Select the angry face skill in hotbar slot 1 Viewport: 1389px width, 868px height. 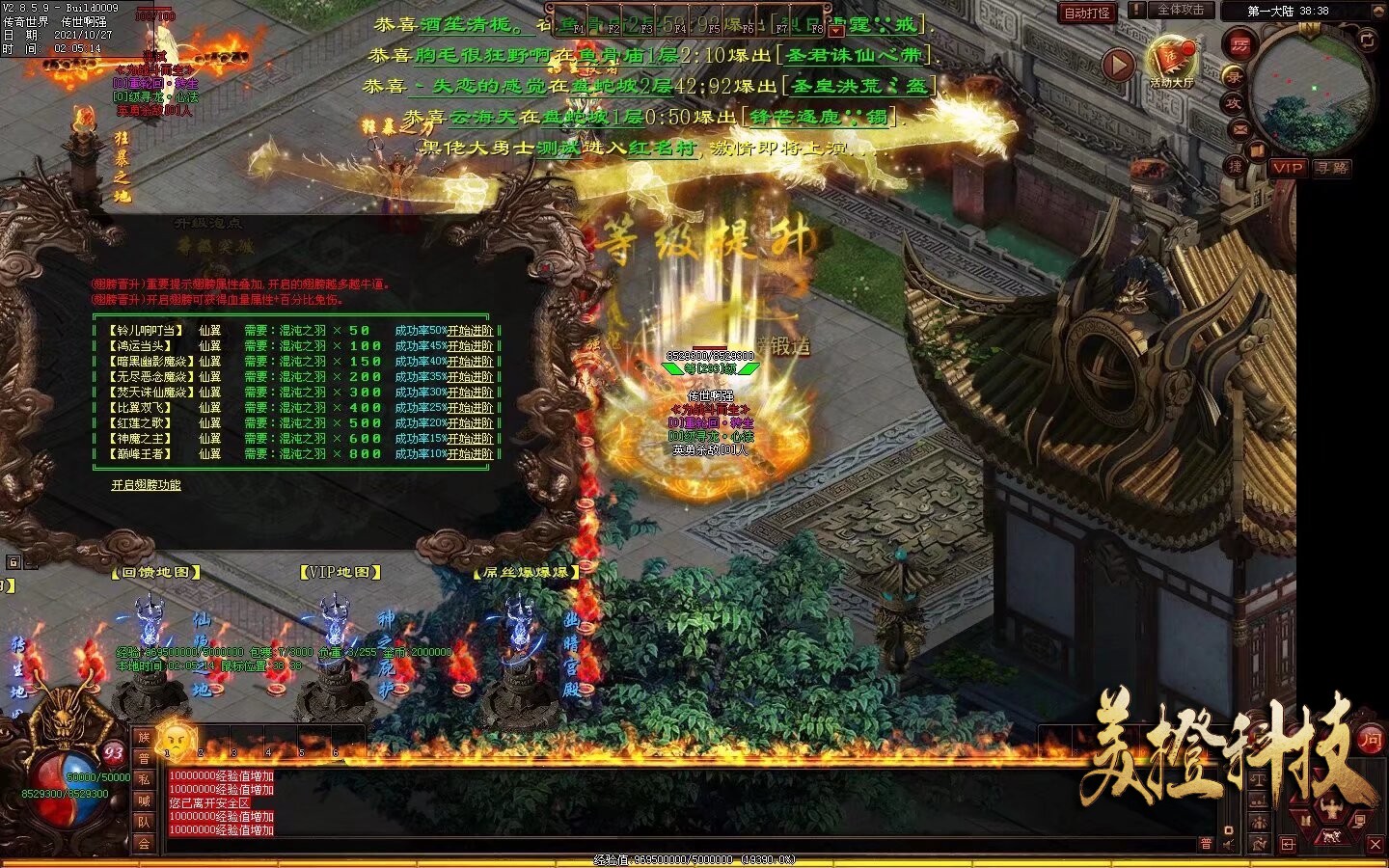176,740
